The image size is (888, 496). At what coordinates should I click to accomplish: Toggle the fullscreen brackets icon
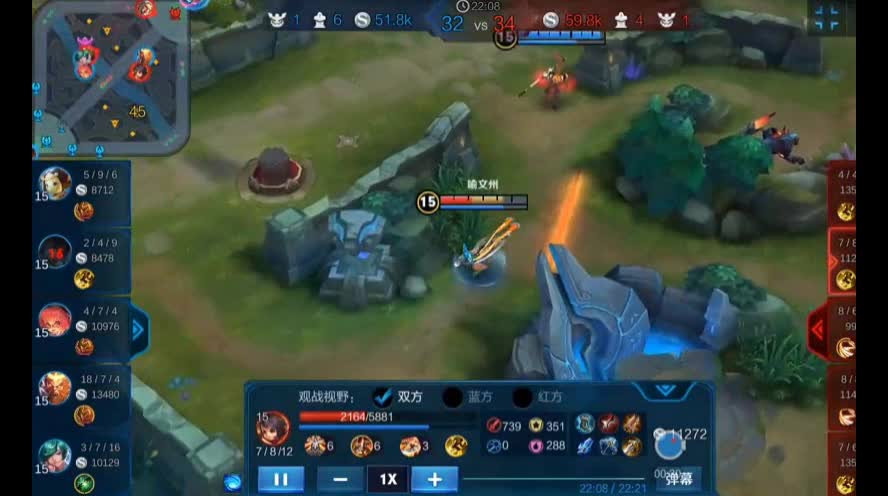click(826, 17)
